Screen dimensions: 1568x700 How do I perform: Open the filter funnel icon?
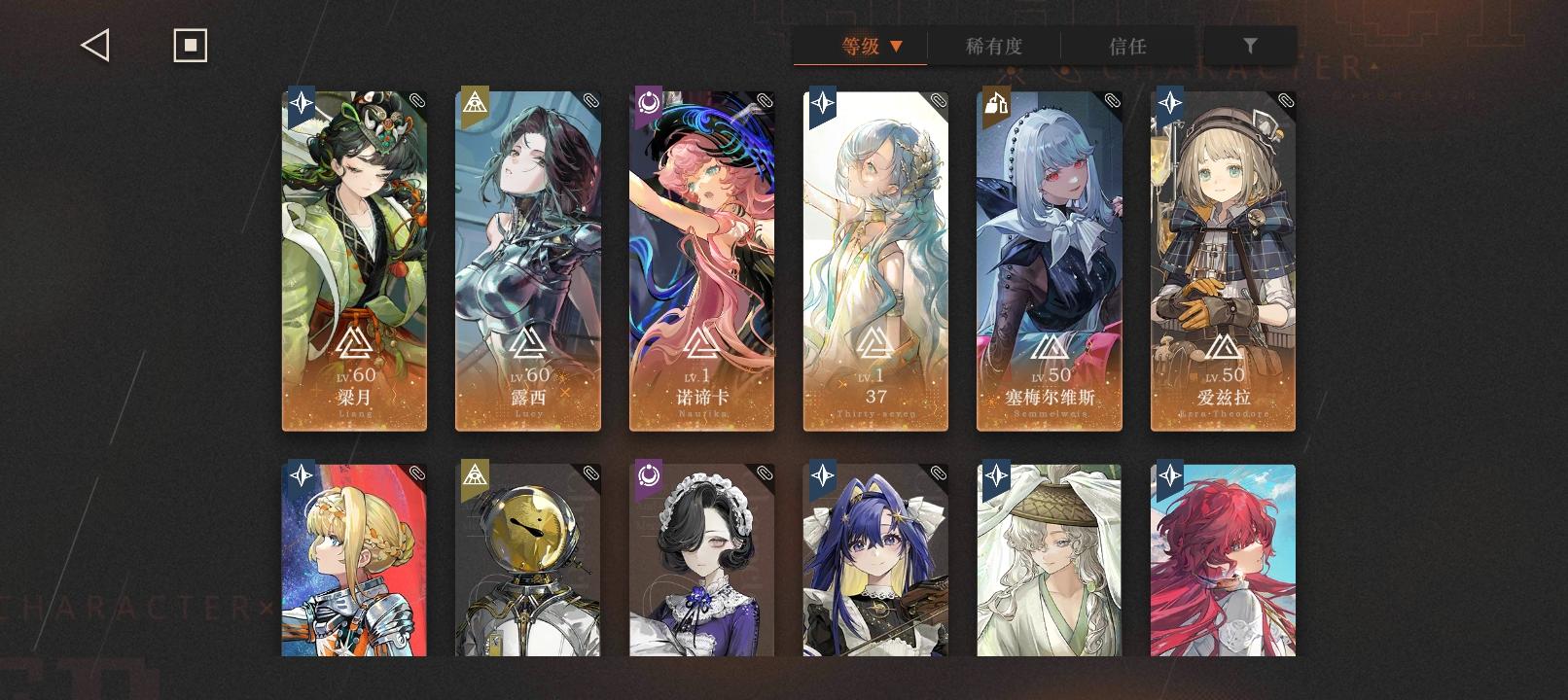pos(1250,45)
